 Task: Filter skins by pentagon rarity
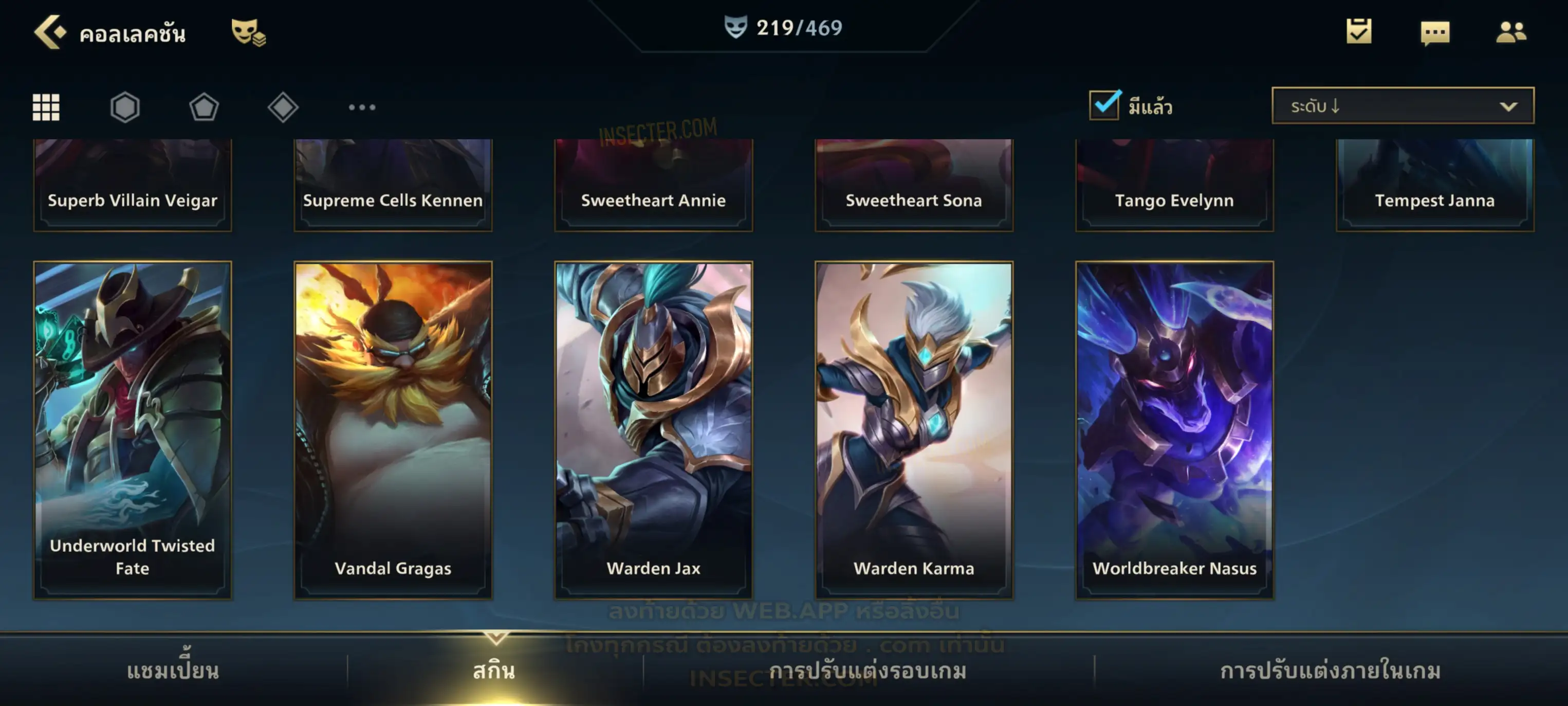[204, 107]
